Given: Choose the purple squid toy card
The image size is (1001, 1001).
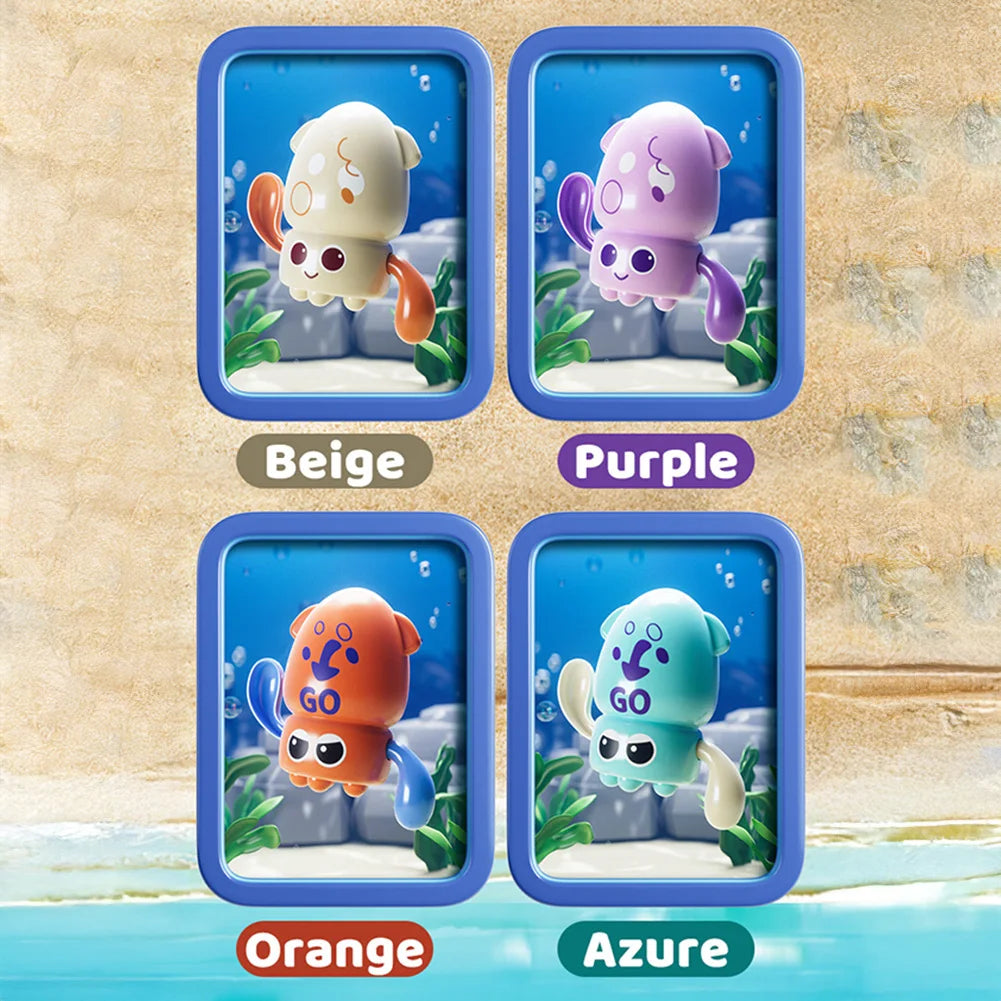Looking at the screenshot, I should click(655, 222).
